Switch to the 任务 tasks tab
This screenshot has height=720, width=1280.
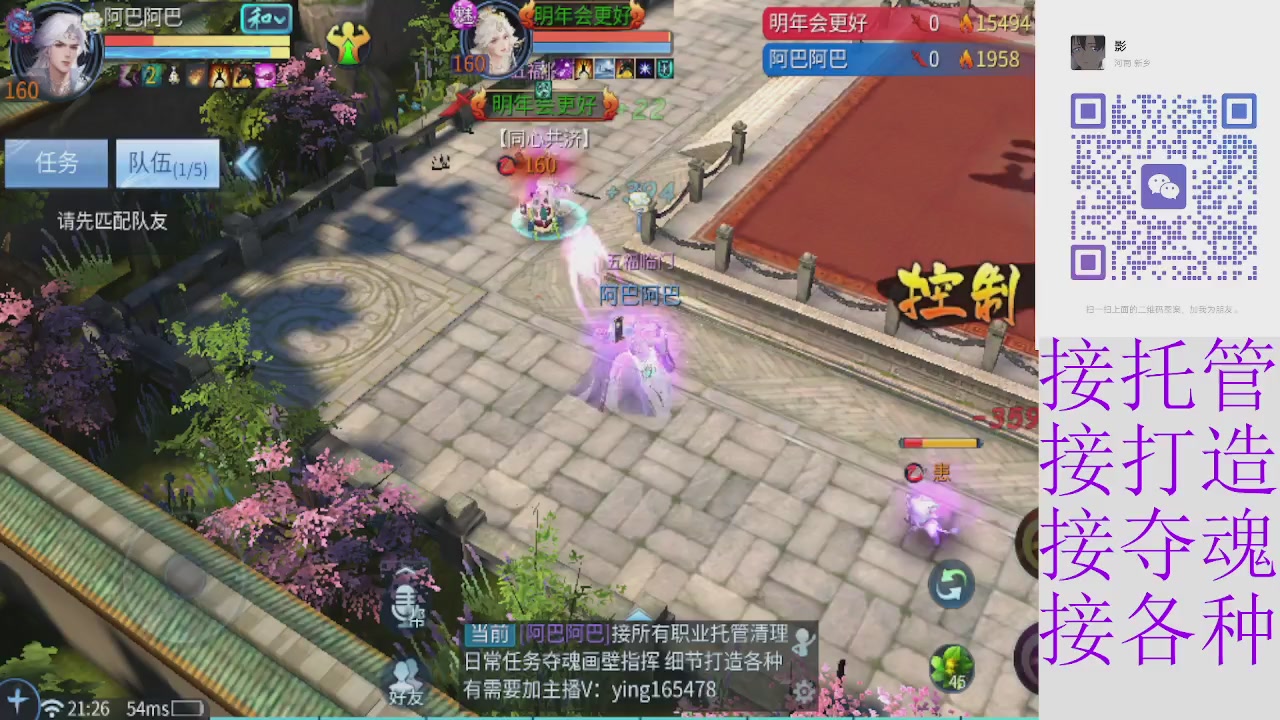(55, 163)
